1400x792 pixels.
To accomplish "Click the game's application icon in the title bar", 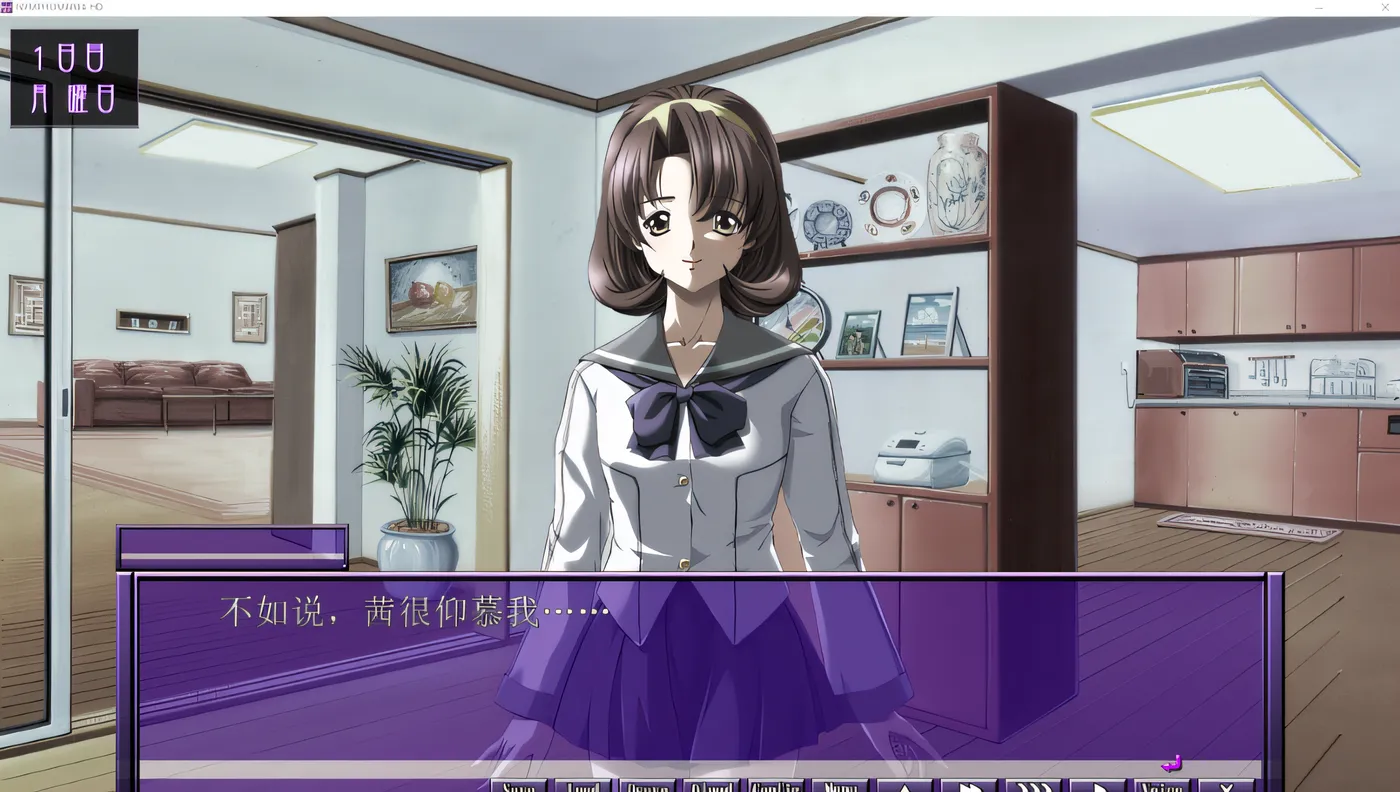I will point(8,7).
